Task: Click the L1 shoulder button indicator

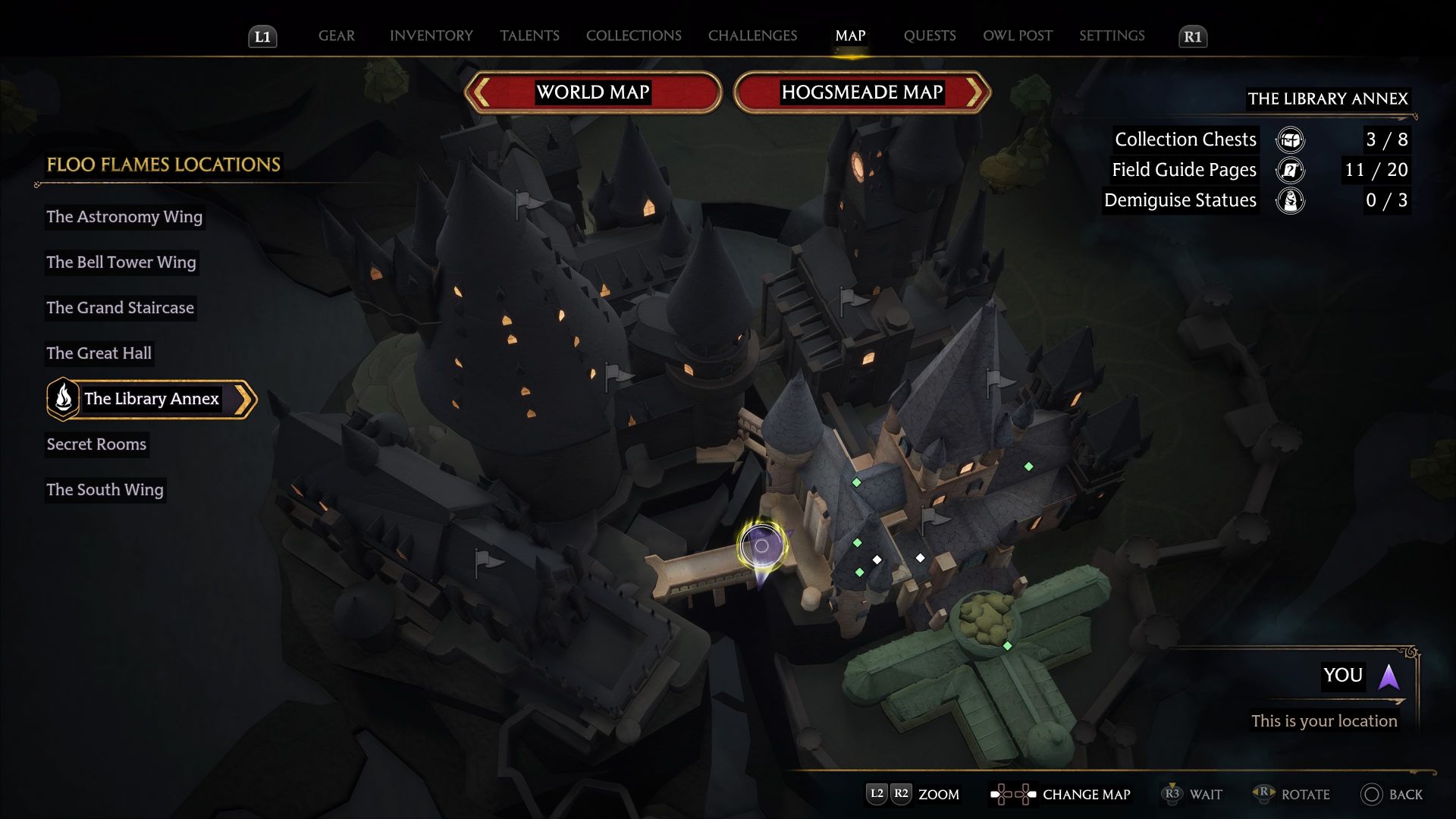Action: coord(262,36)
